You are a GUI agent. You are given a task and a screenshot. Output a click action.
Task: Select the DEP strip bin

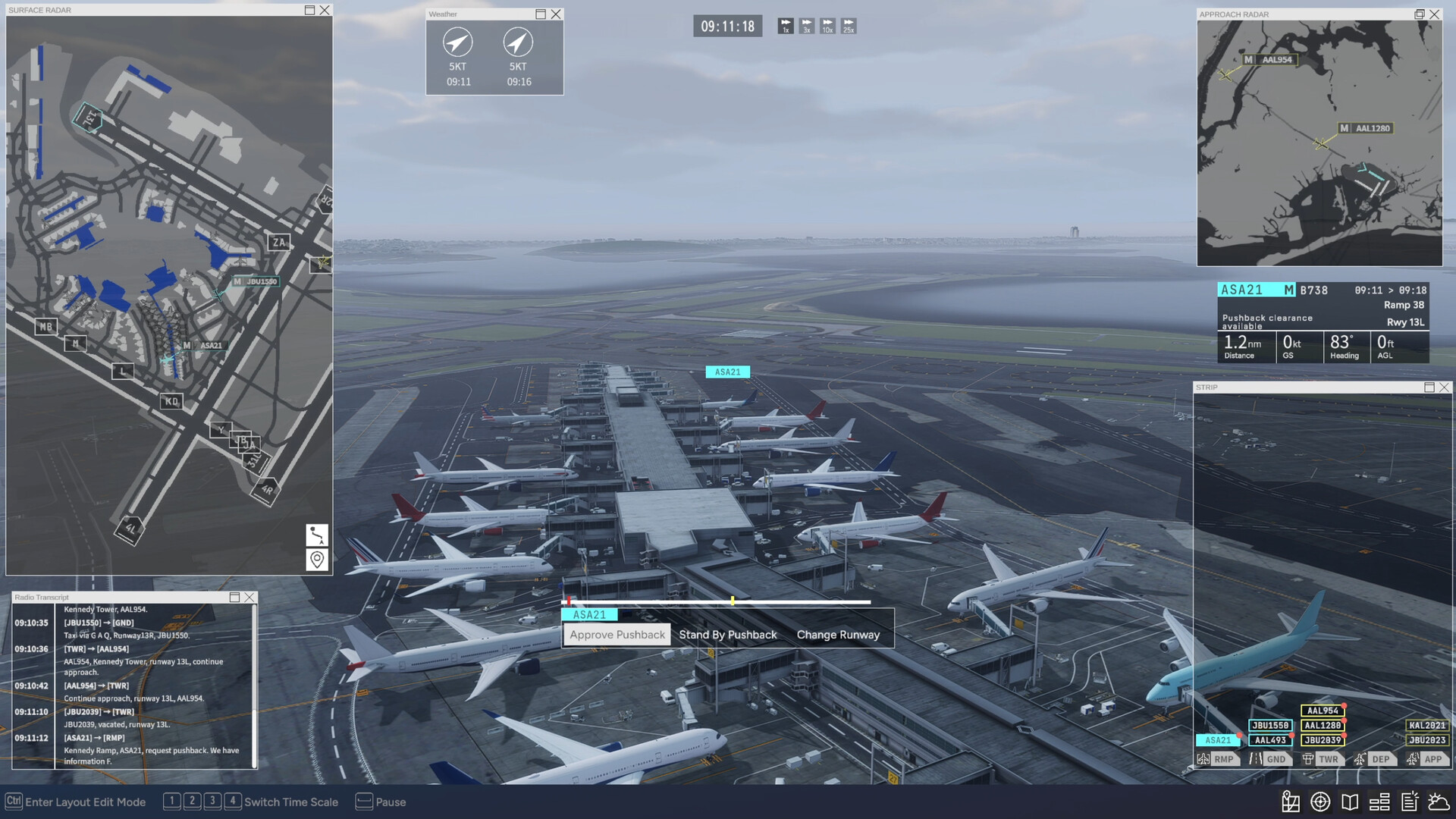point(1377,758)
